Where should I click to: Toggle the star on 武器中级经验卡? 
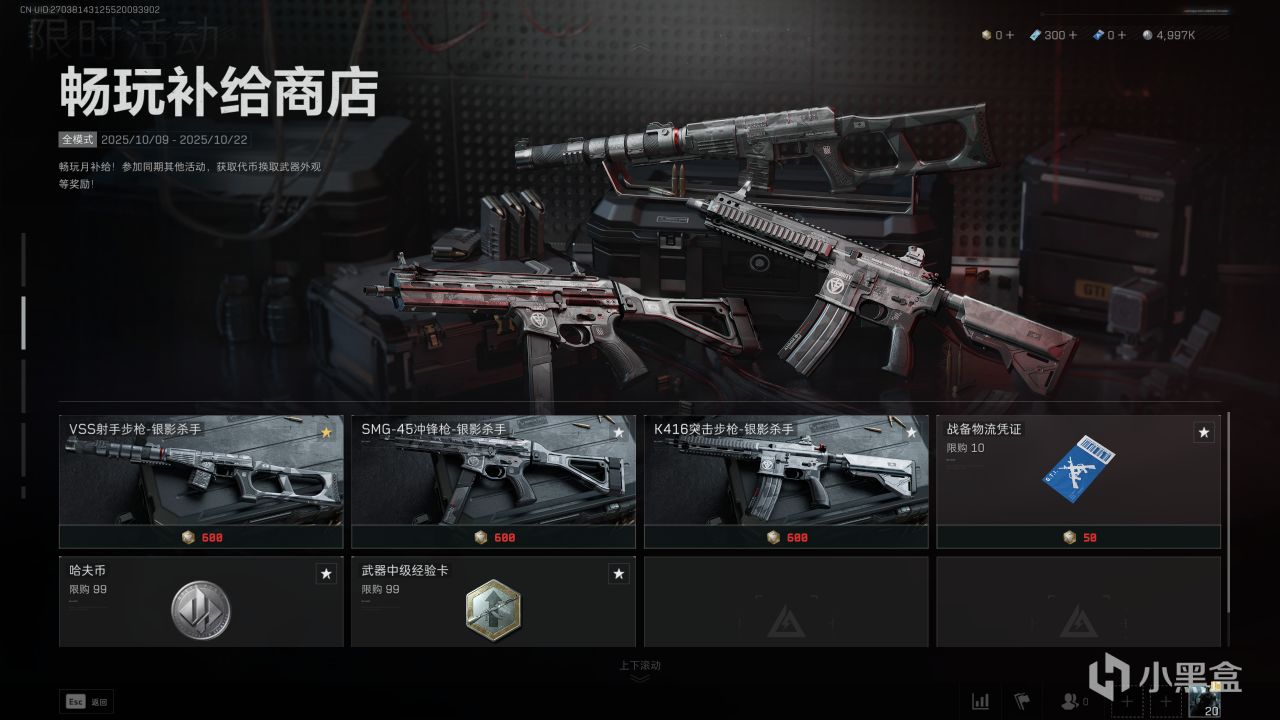pos(619,574)
